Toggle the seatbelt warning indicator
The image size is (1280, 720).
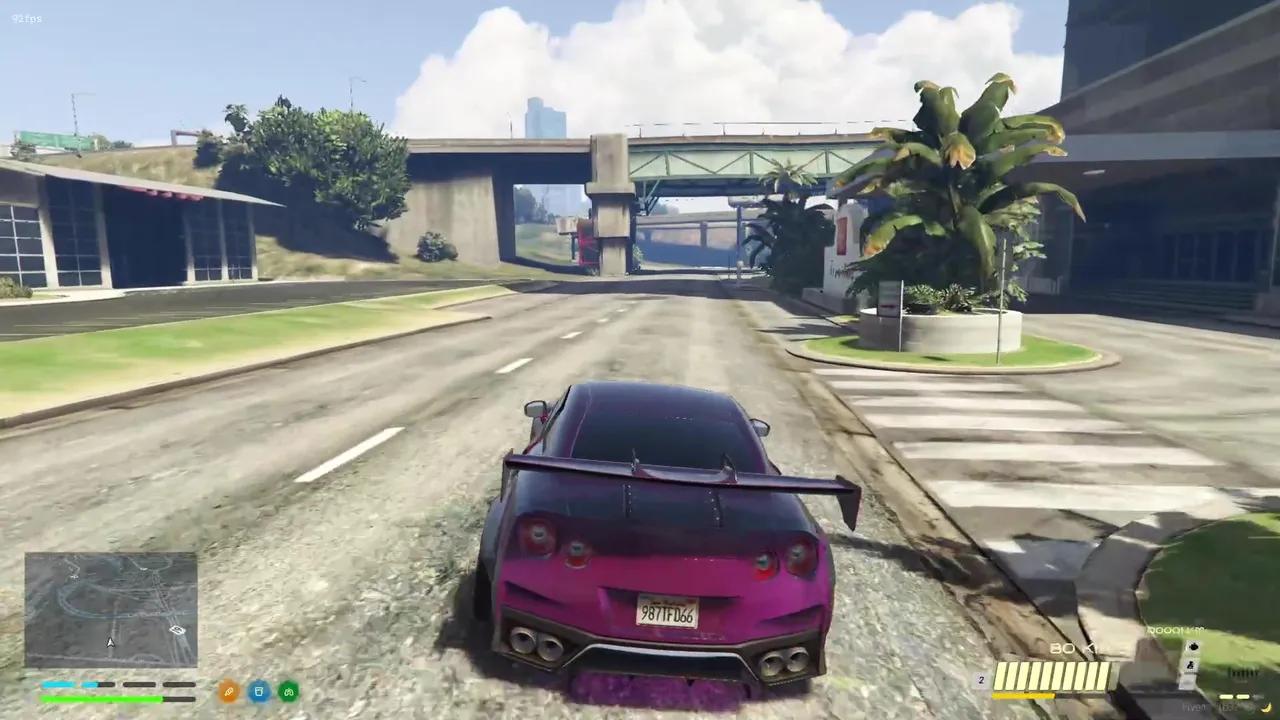coord(1191,665)
